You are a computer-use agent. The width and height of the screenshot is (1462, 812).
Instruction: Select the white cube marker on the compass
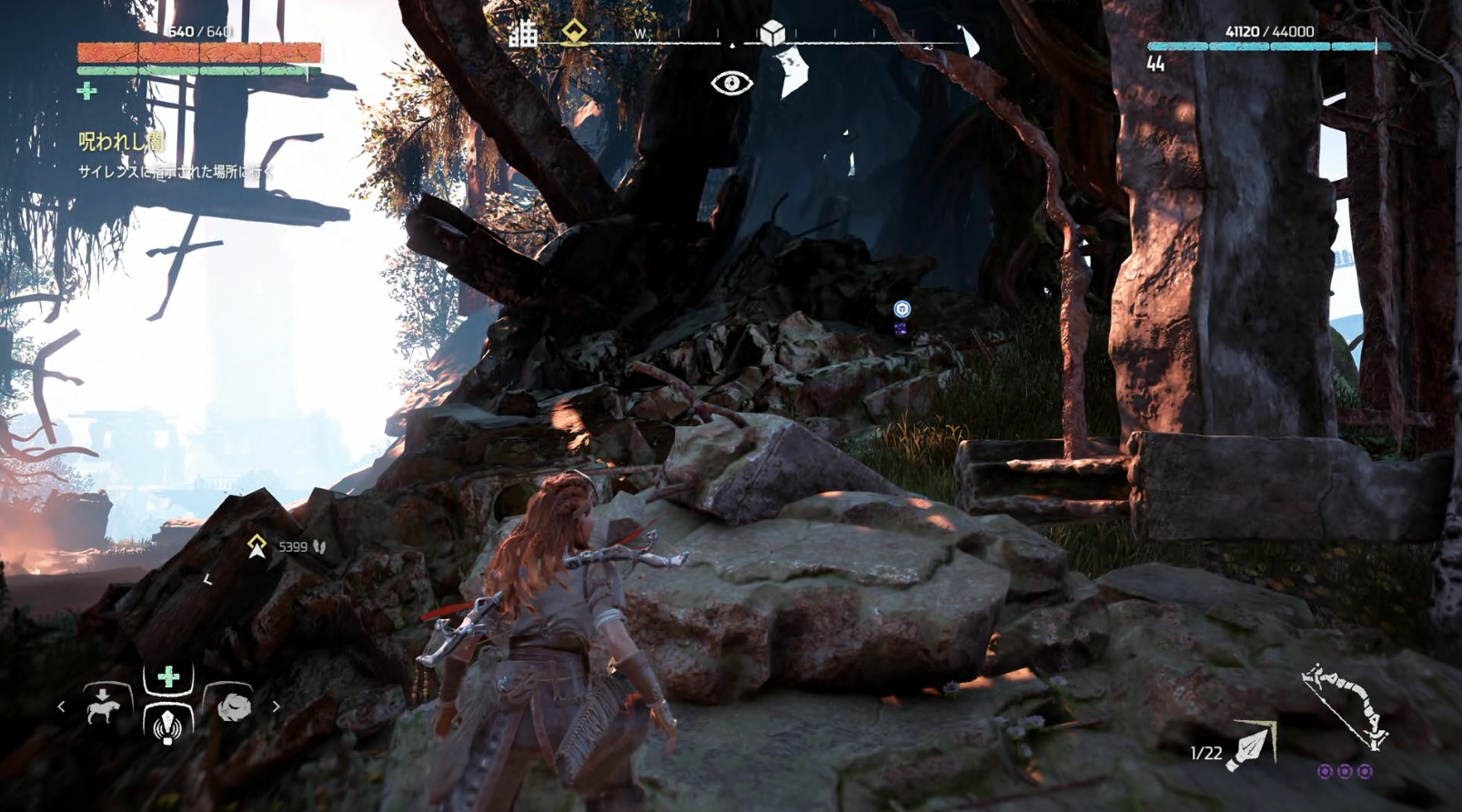(772, 34)
